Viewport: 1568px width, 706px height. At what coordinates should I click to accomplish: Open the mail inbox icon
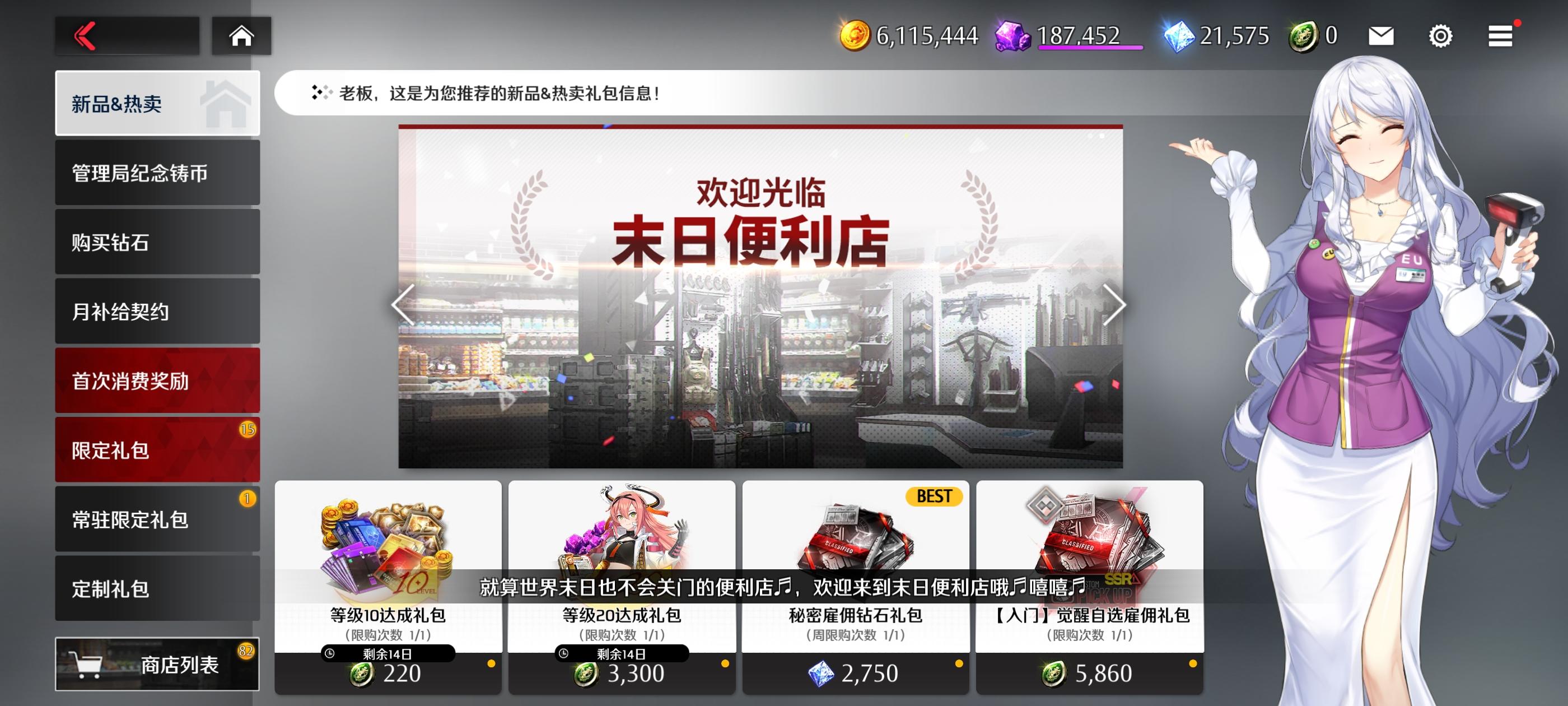coord(1380,35)
